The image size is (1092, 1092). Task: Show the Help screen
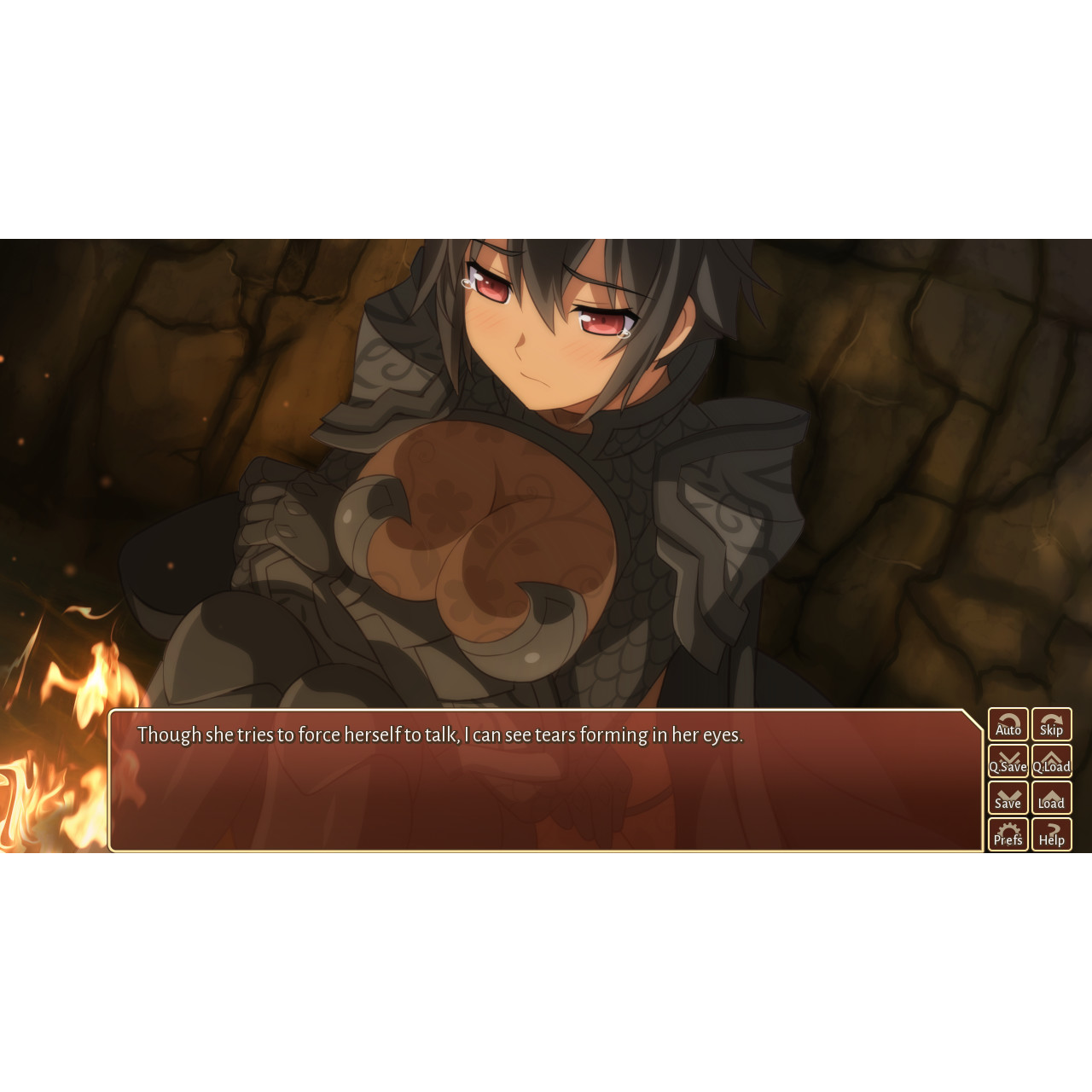pos(1051,834)
